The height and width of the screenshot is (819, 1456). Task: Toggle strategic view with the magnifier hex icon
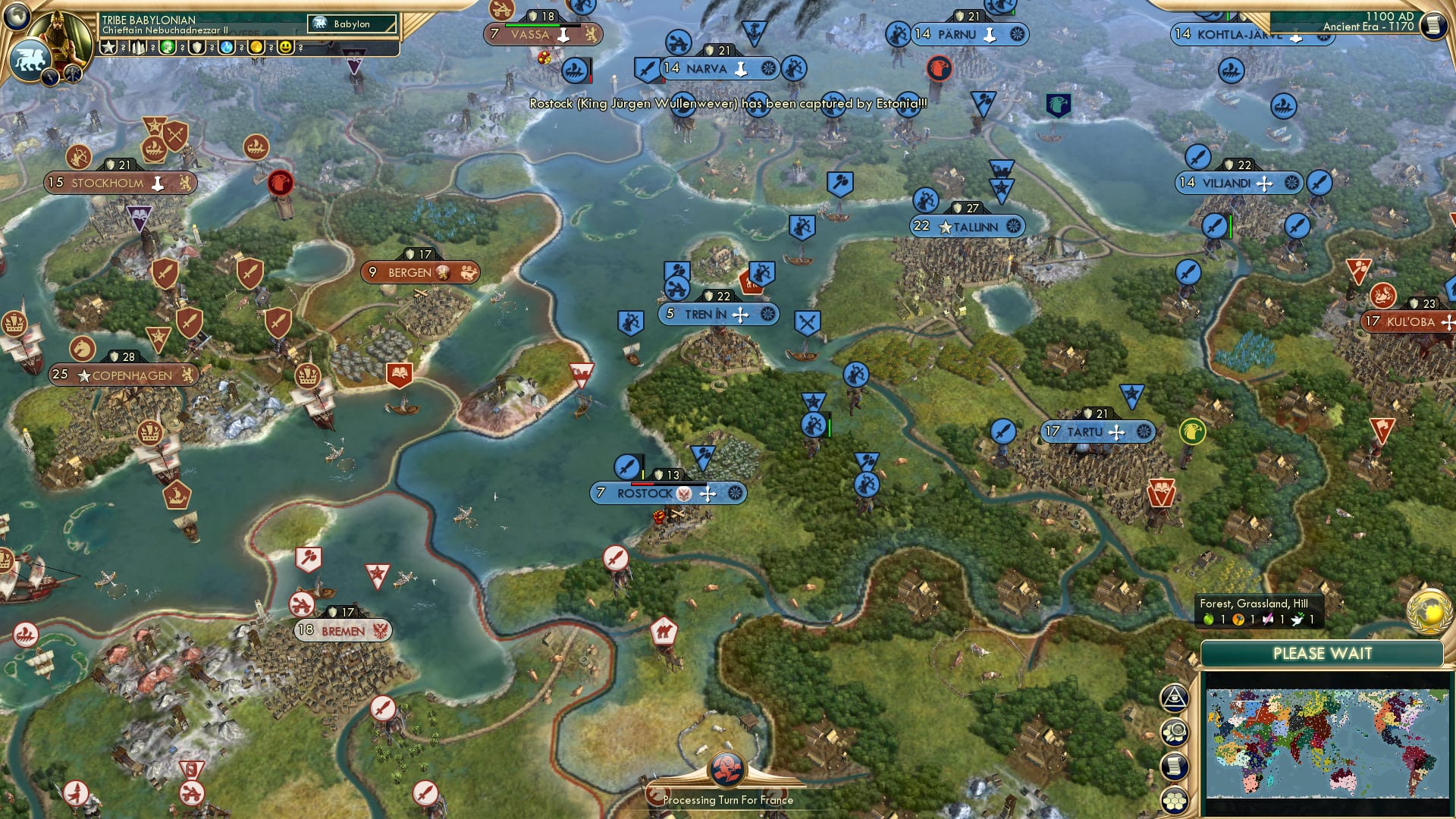(x=1175, y=733)
